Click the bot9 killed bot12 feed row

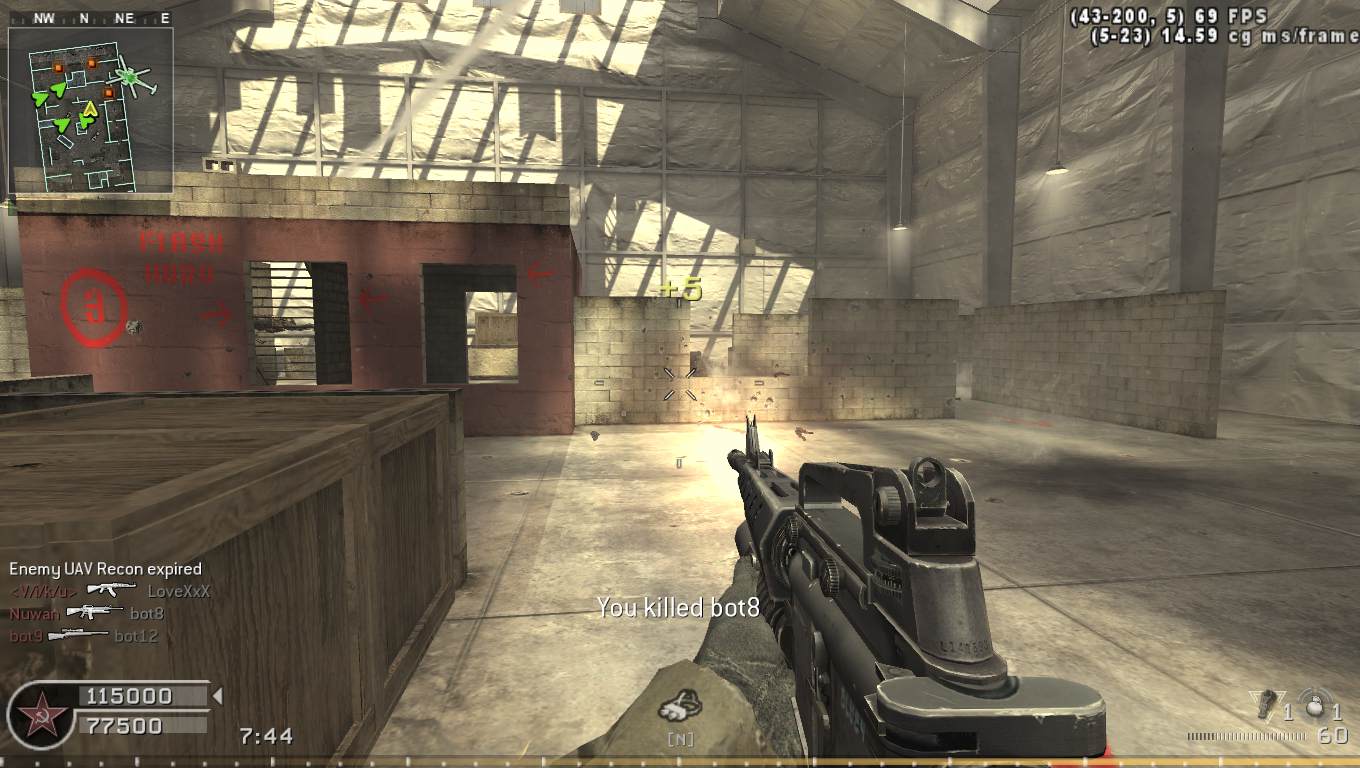coord(84,635)
